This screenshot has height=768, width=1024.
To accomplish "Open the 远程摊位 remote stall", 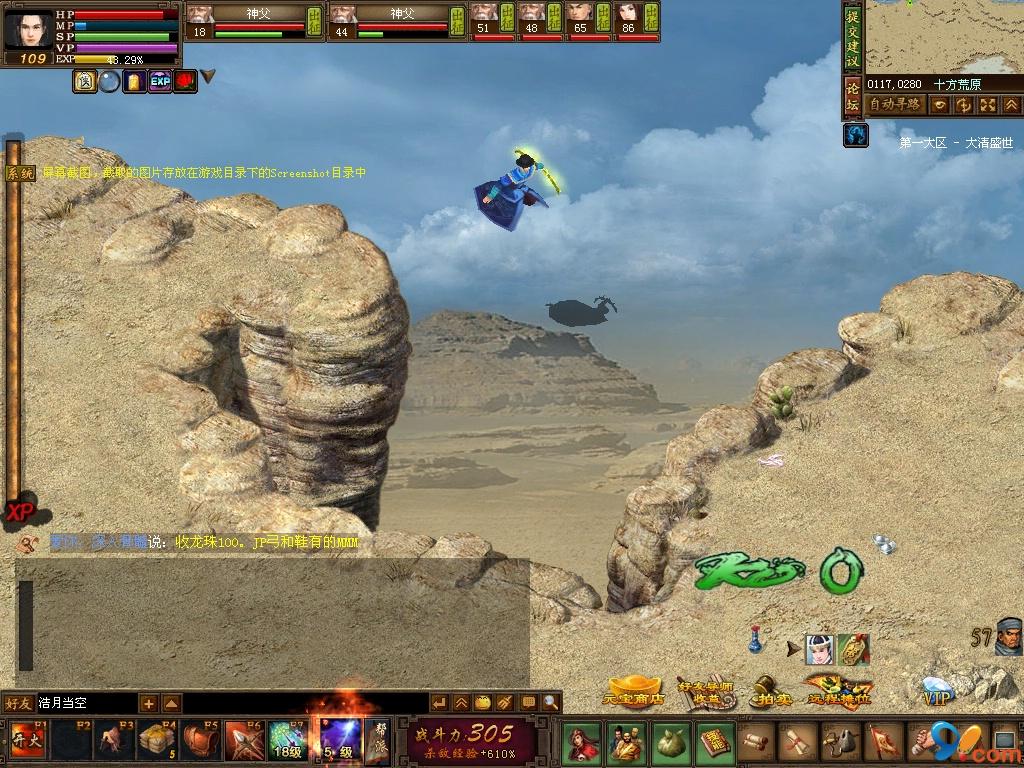I will (x=834, y=690).
